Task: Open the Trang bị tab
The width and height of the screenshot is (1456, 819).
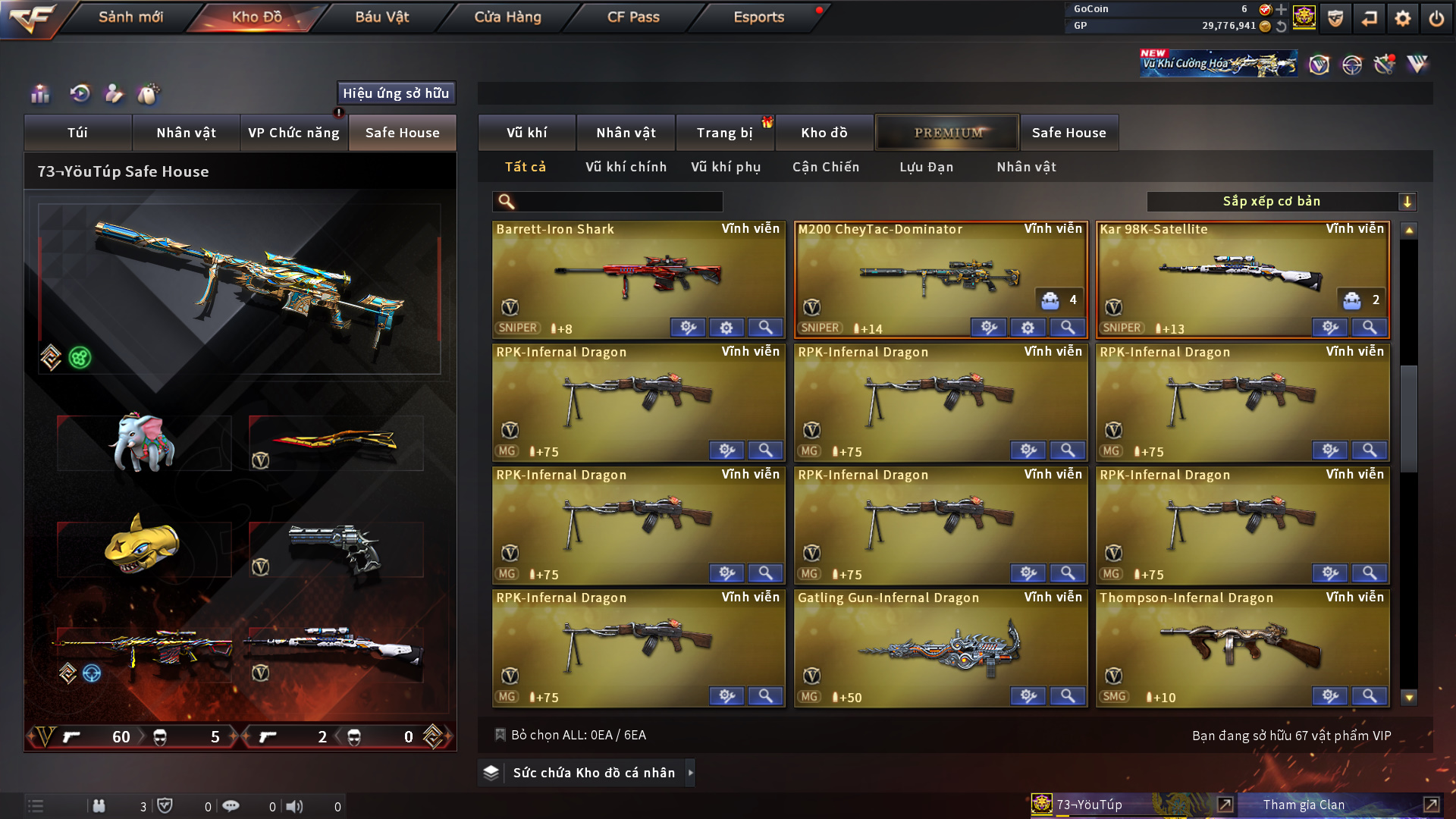Action: (724, 133)
